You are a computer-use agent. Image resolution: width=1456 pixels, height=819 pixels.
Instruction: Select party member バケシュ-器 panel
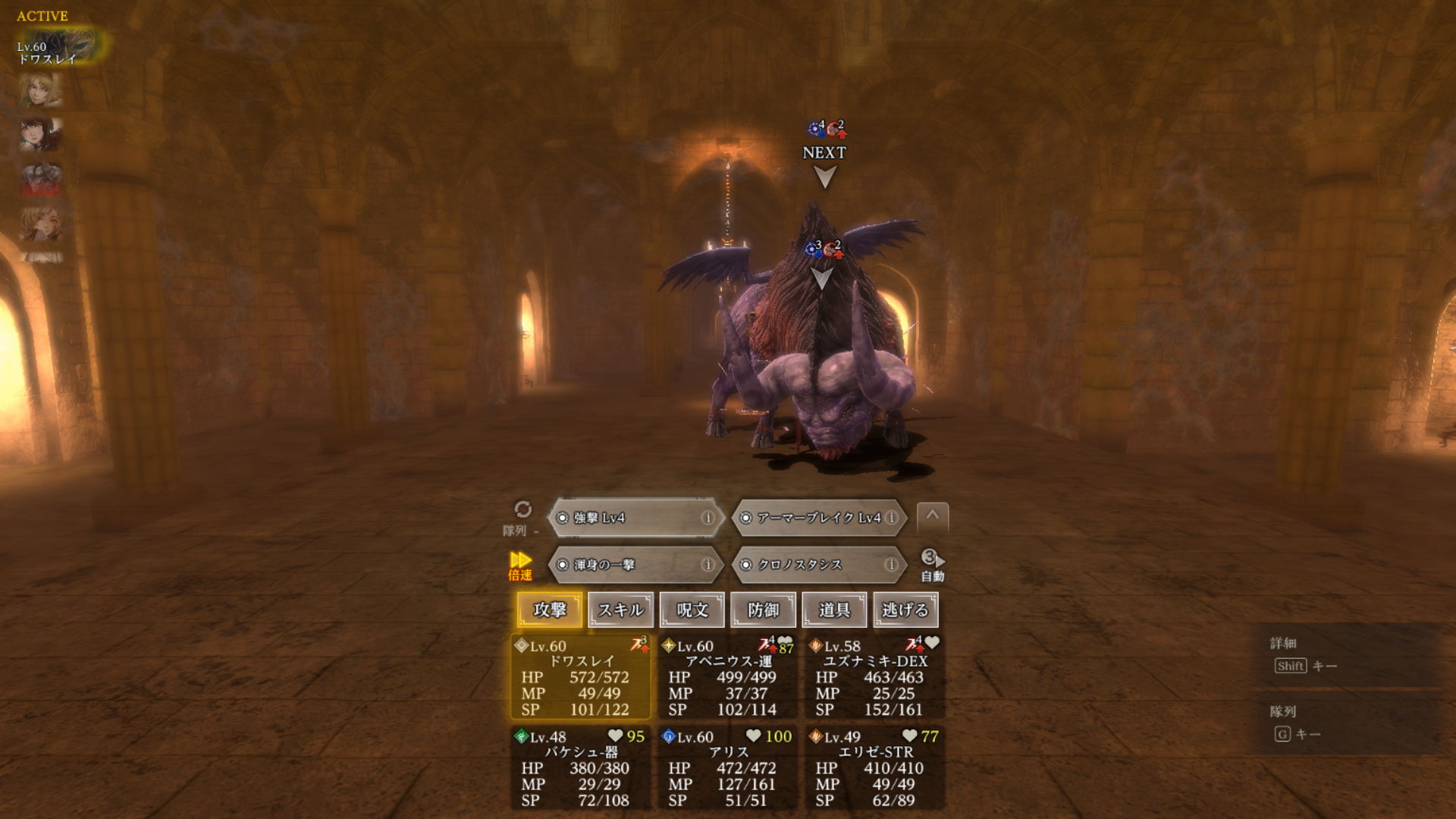(581, 768)
